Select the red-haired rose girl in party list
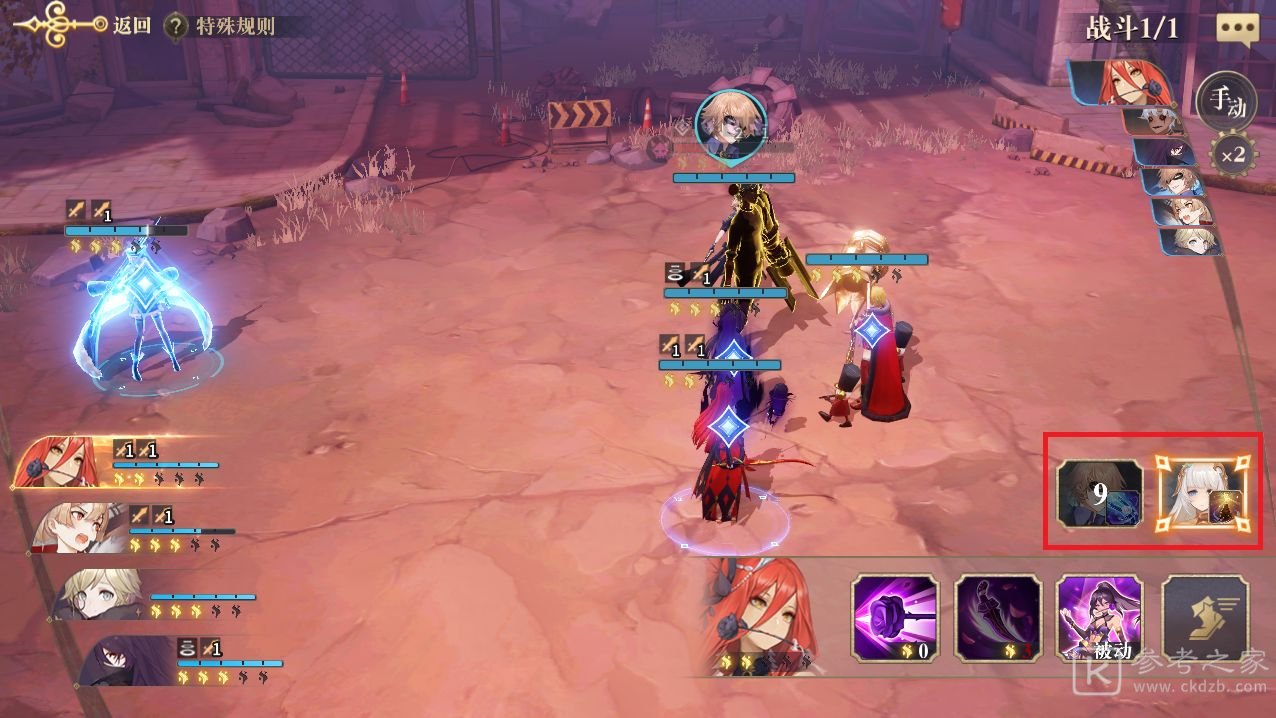Viewport: 1276px width, 718px height. click(x=60, y=462)
